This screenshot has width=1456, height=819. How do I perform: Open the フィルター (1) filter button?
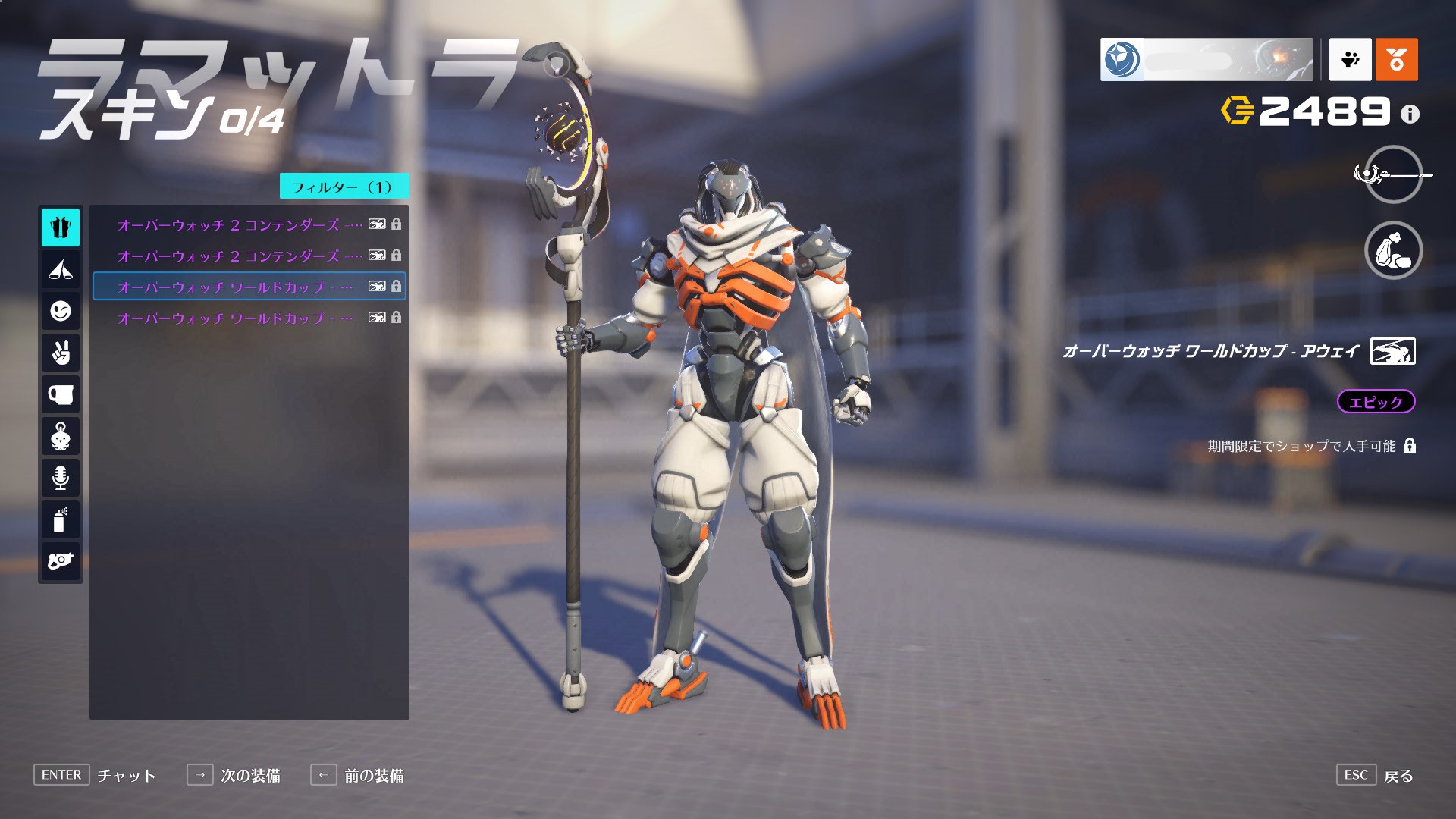(344, 187)
